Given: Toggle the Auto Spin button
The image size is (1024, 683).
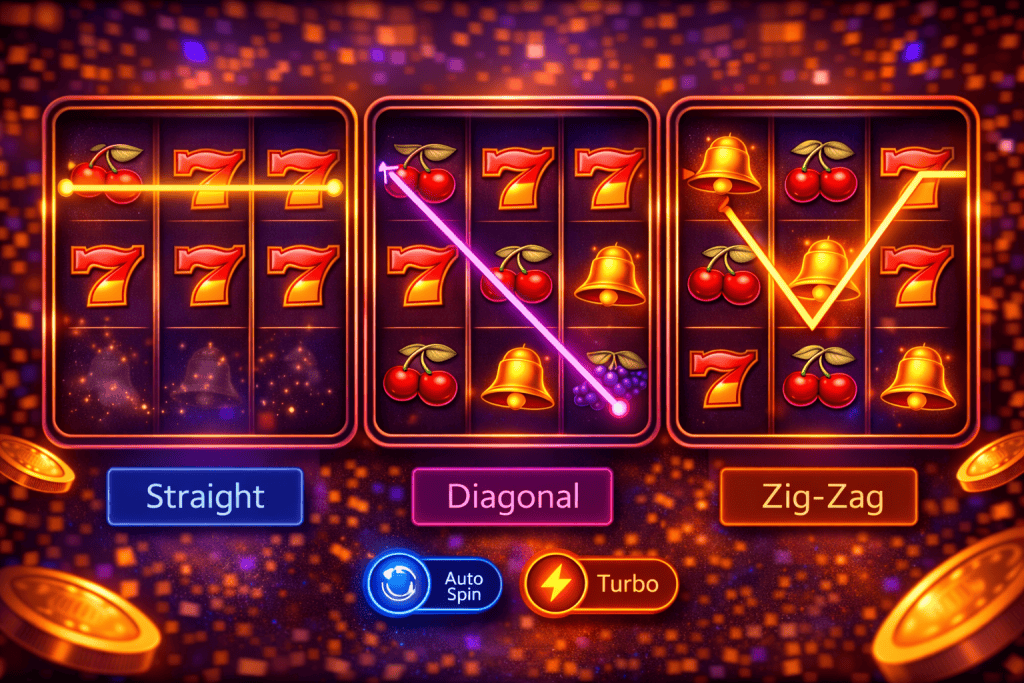Looking at the screenshot, I should [434, 585].
